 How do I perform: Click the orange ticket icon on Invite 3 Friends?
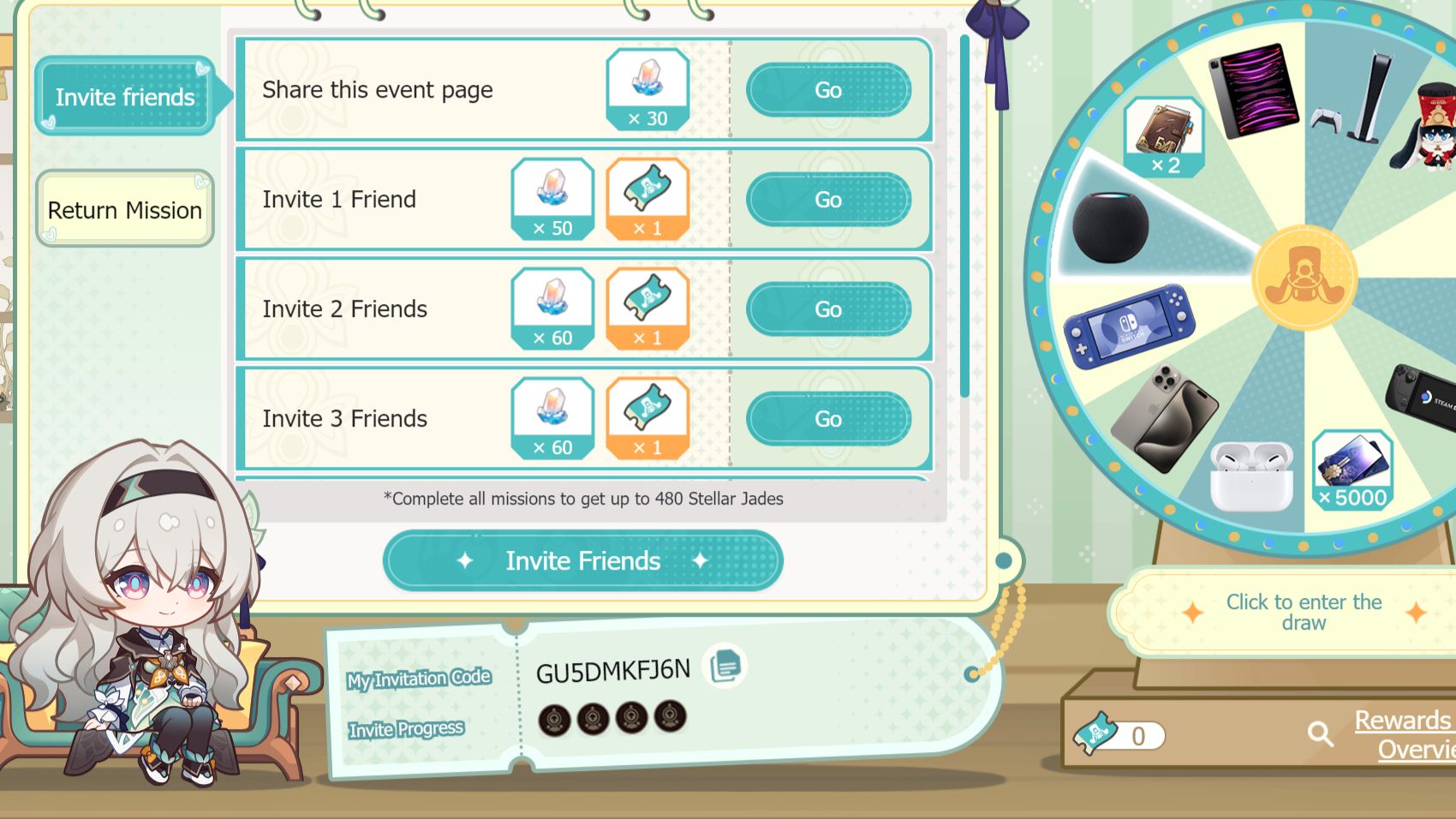coord(648,419)
